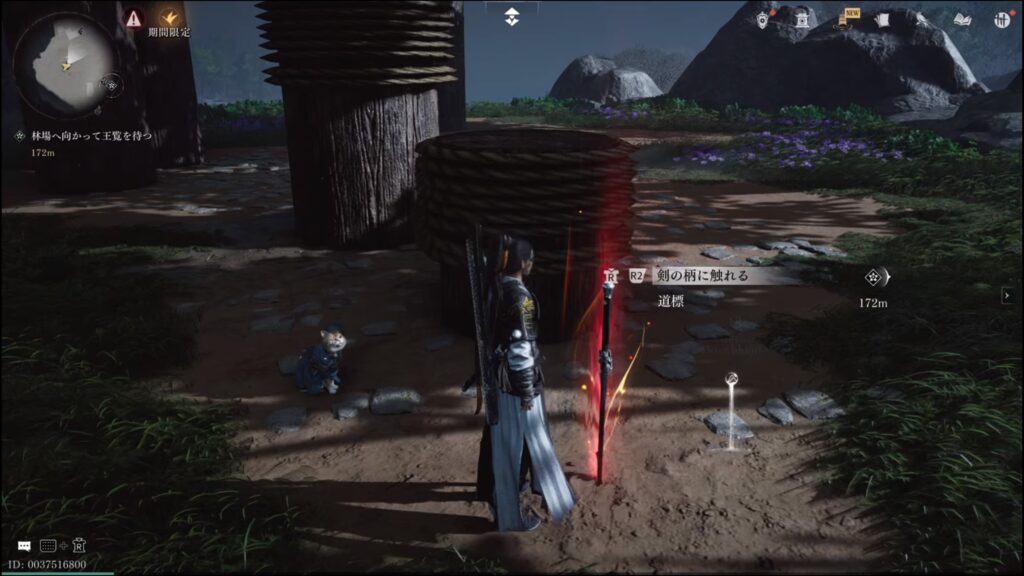Image resolution: width=1024 pixels, height=576 pixels.
Task: Open the shrine-shaped icon in the top bar
Action: click(x=802, y=19)
